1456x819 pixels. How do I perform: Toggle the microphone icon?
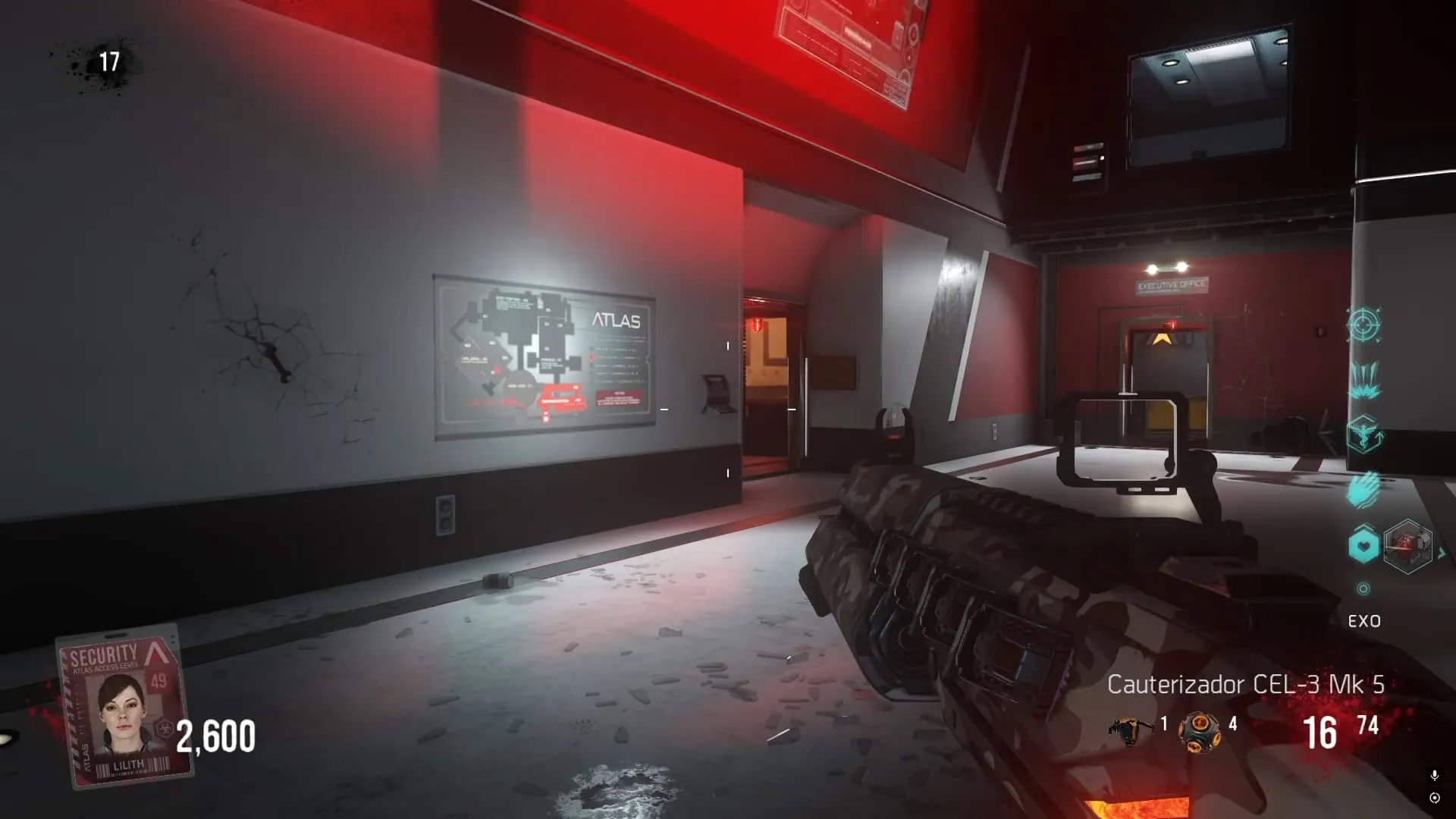point(1434,776)
